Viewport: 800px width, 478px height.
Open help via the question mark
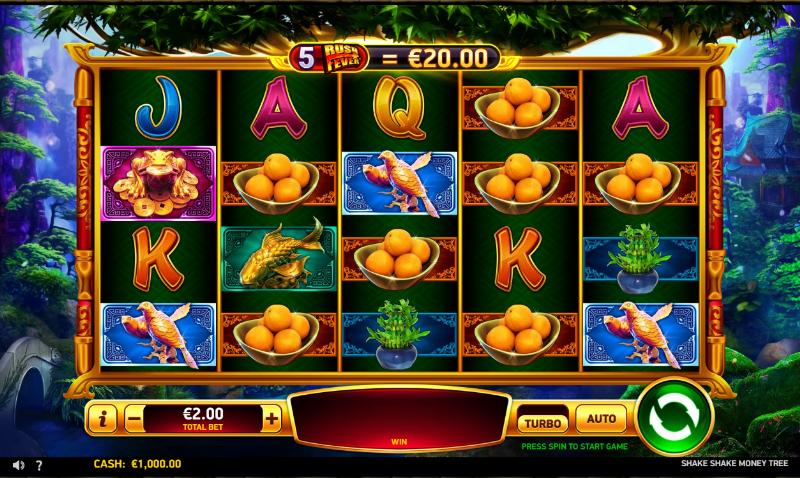coord(39,465)
